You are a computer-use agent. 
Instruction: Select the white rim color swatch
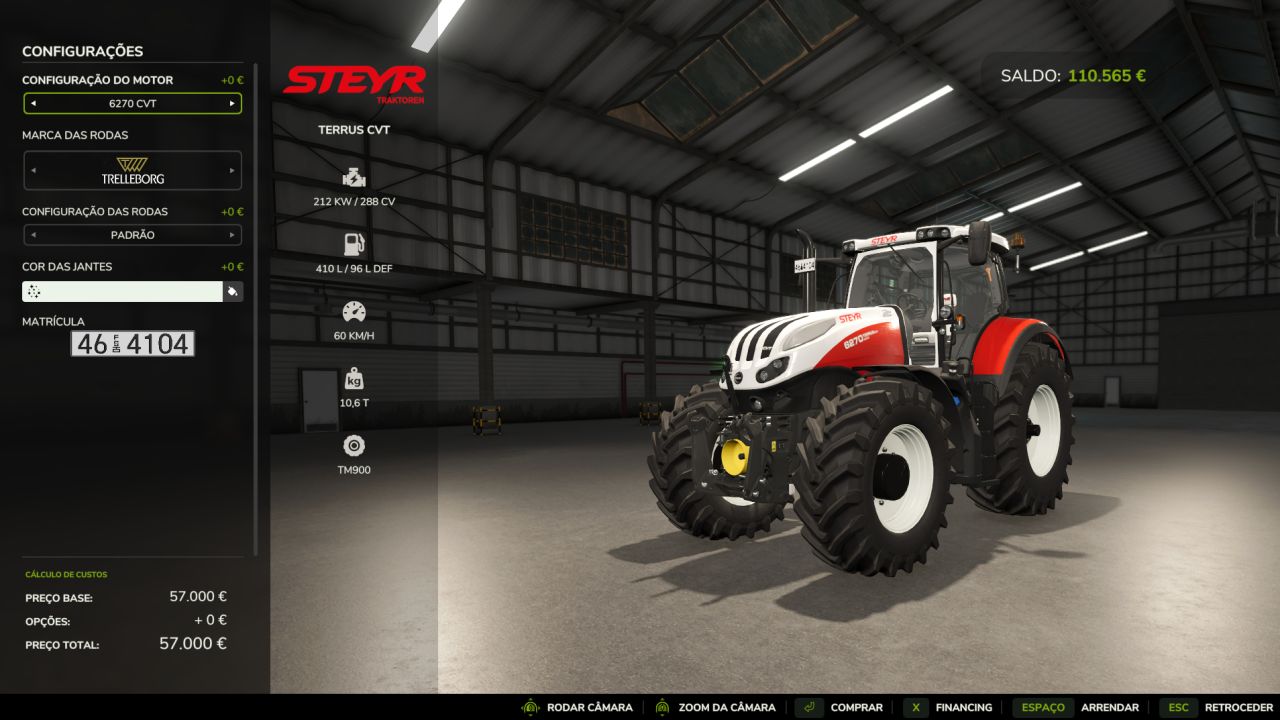(120, 290)
